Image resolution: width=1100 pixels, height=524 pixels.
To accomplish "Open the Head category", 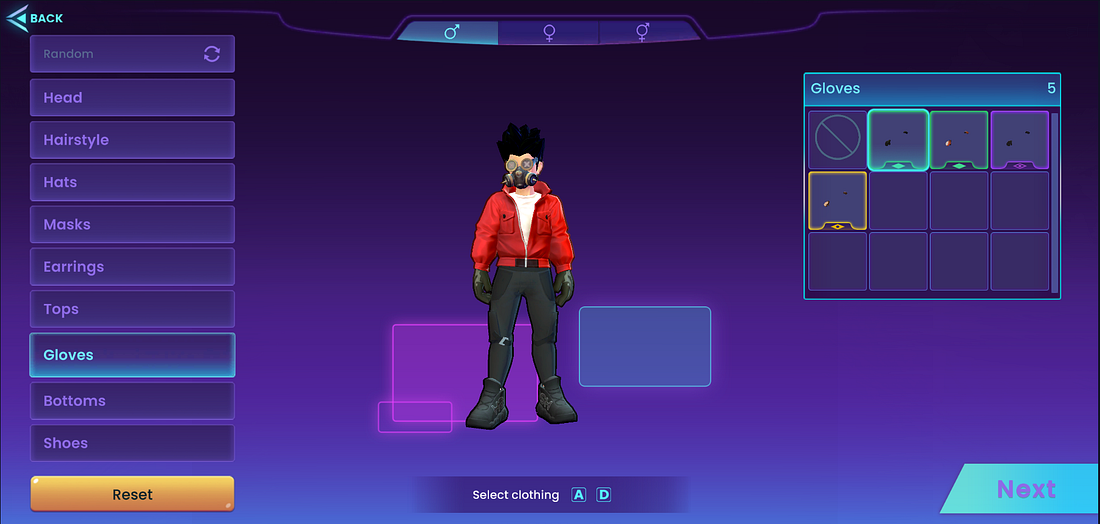I will 132,98.
